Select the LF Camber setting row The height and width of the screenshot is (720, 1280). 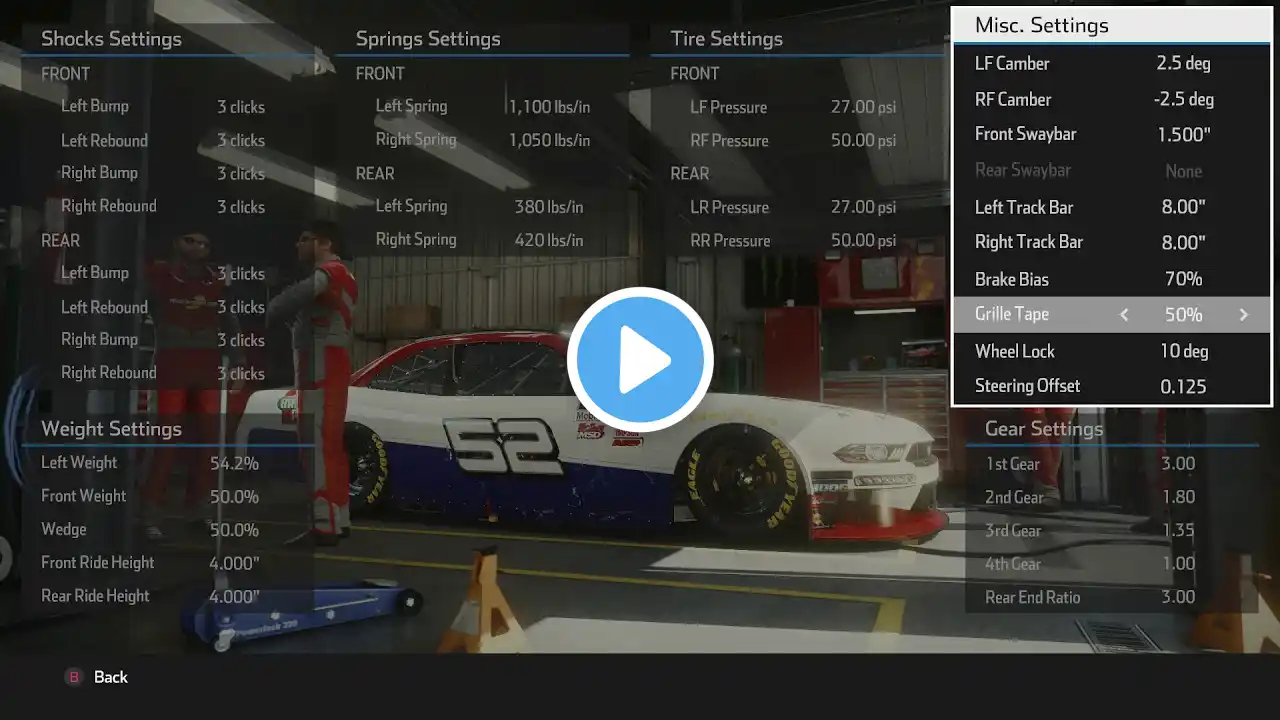point(1110,64)
